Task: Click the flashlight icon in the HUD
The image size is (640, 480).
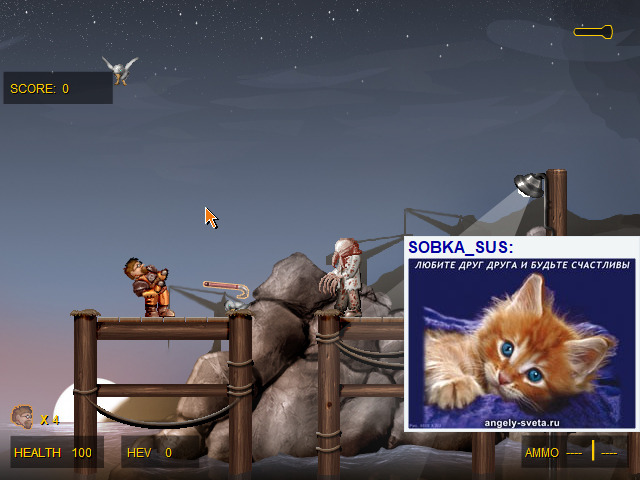Action: 593,32
